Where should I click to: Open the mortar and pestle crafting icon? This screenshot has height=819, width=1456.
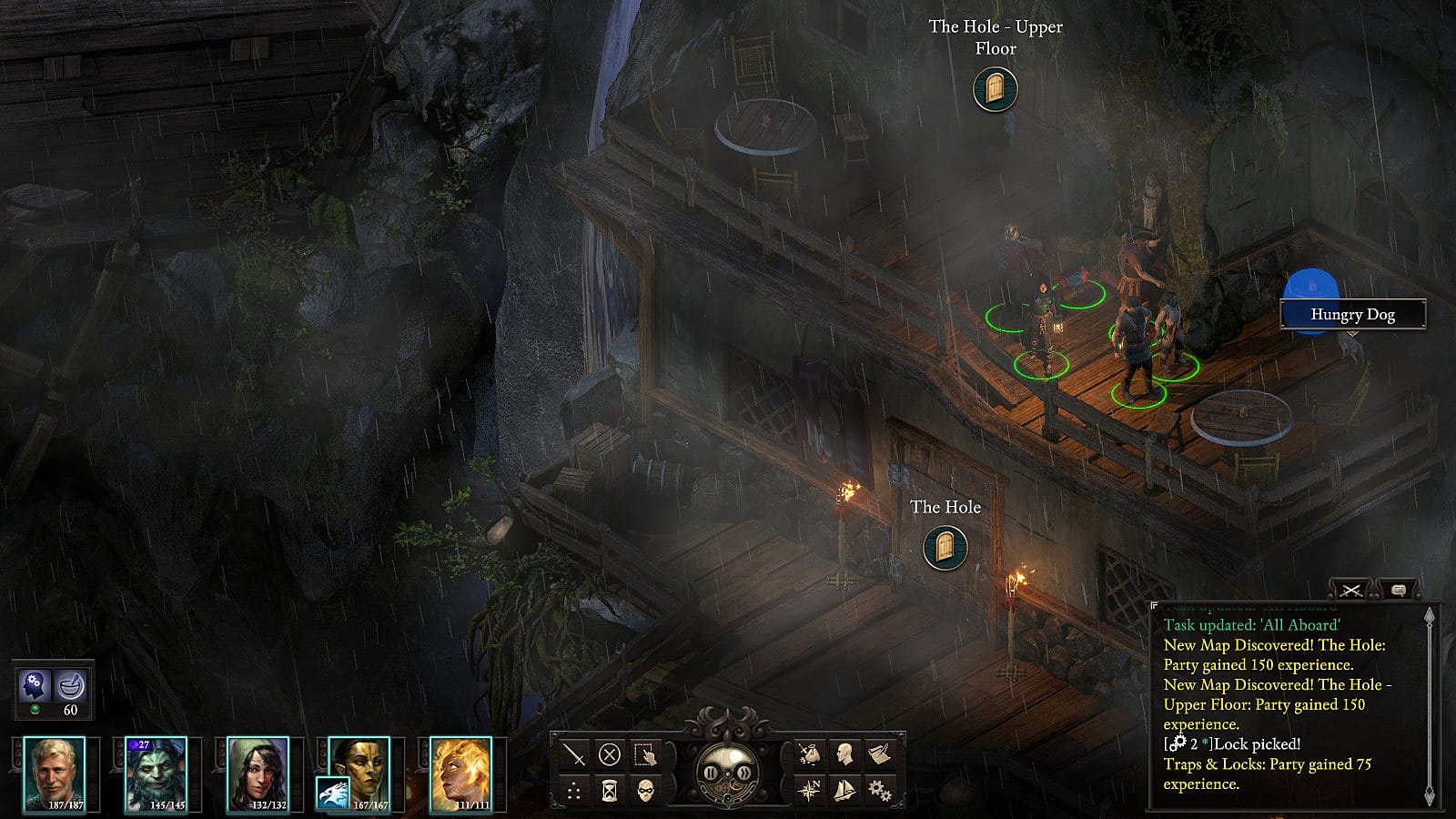point(71,683)
